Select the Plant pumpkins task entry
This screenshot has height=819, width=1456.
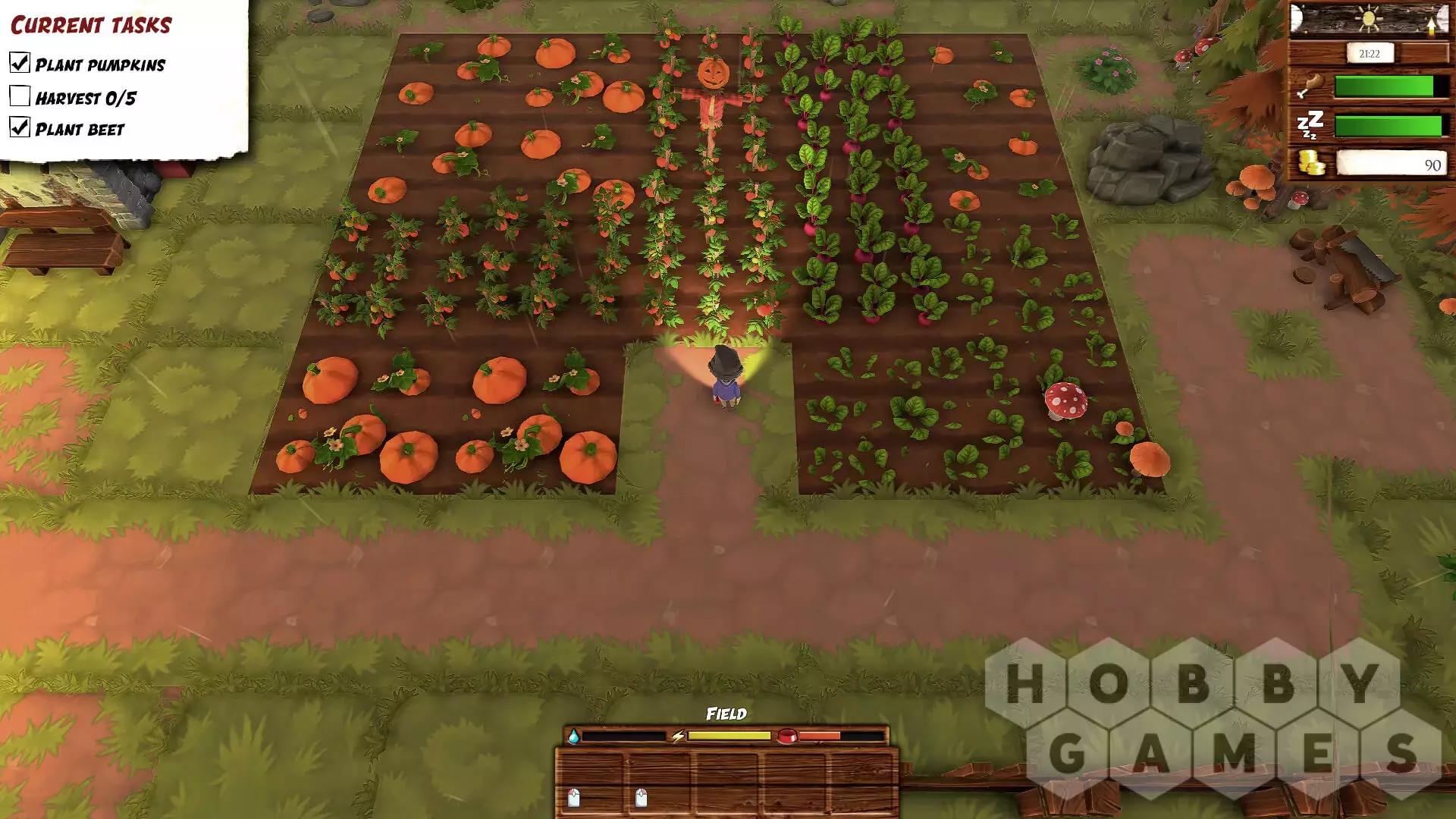coord(99,64)
